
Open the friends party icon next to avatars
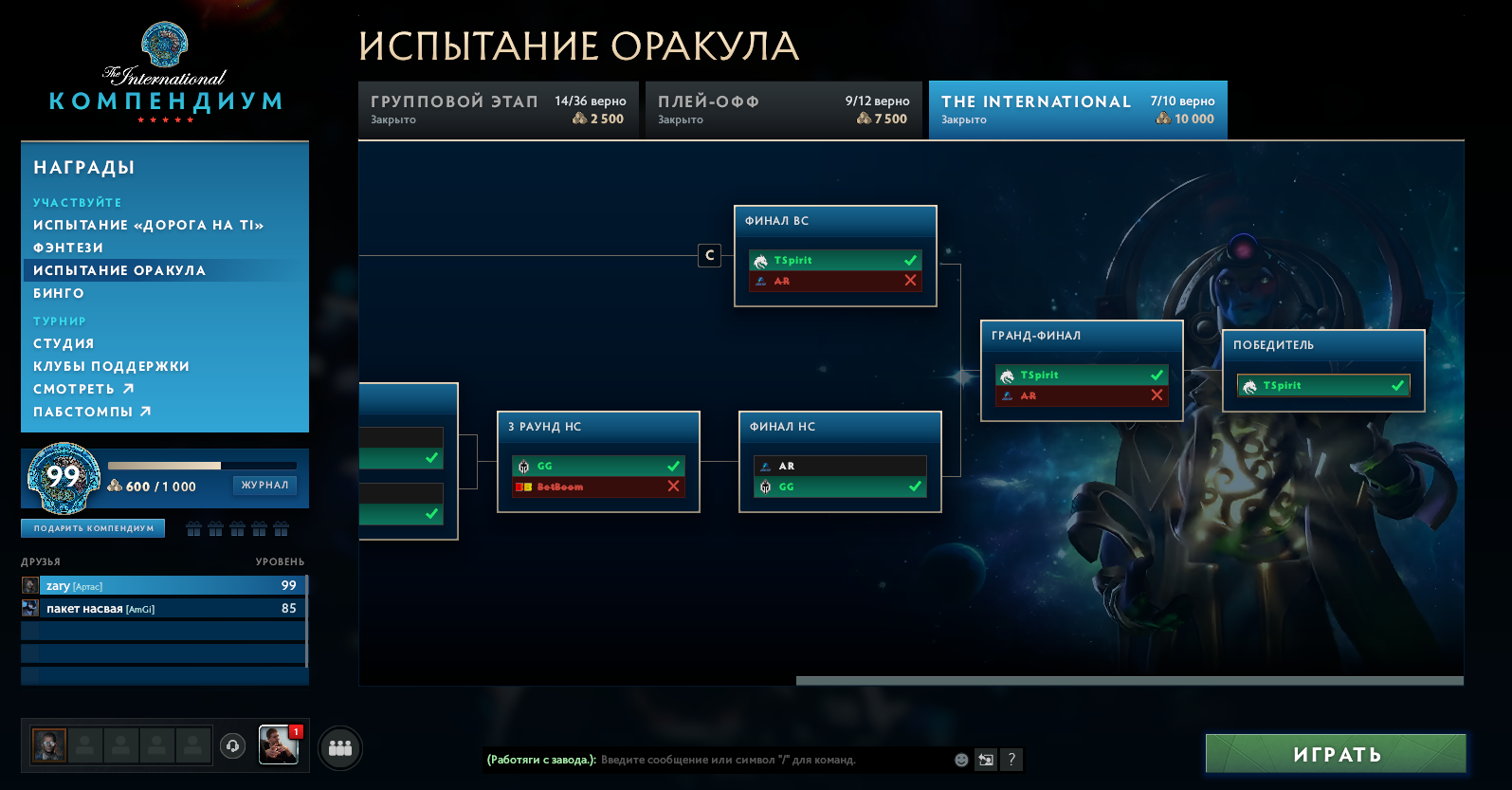coord(339,748)
